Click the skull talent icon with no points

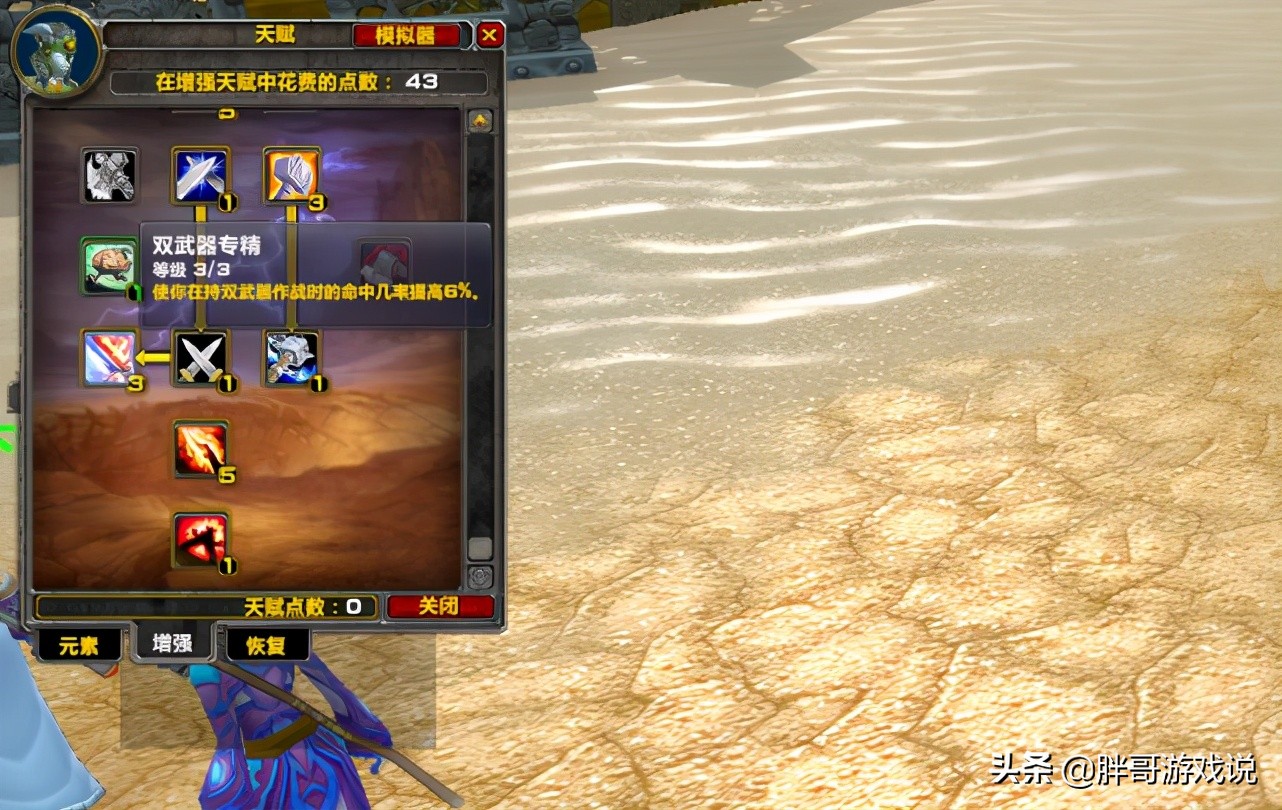pos(110,175)
